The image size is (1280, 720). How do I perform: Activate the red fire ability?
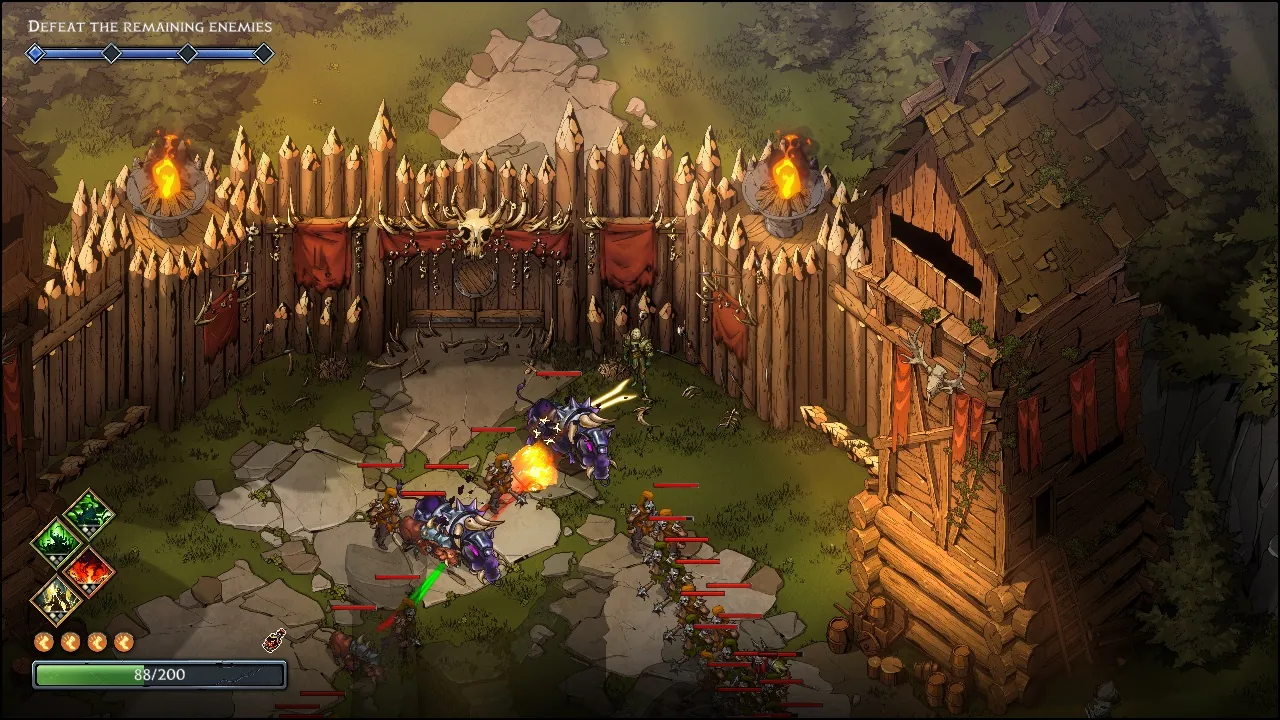click(x=88, y=571)
